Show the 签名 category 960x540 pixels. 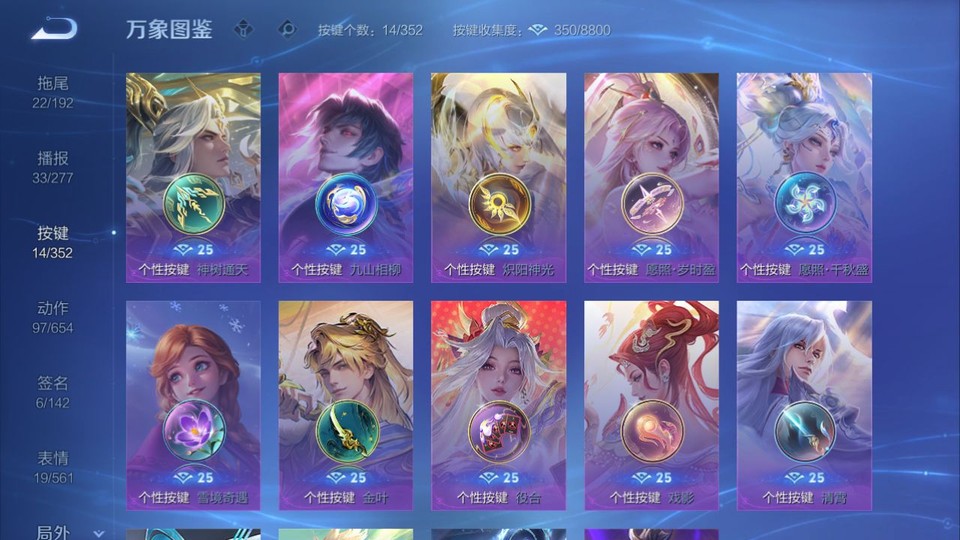coord(53,392)
